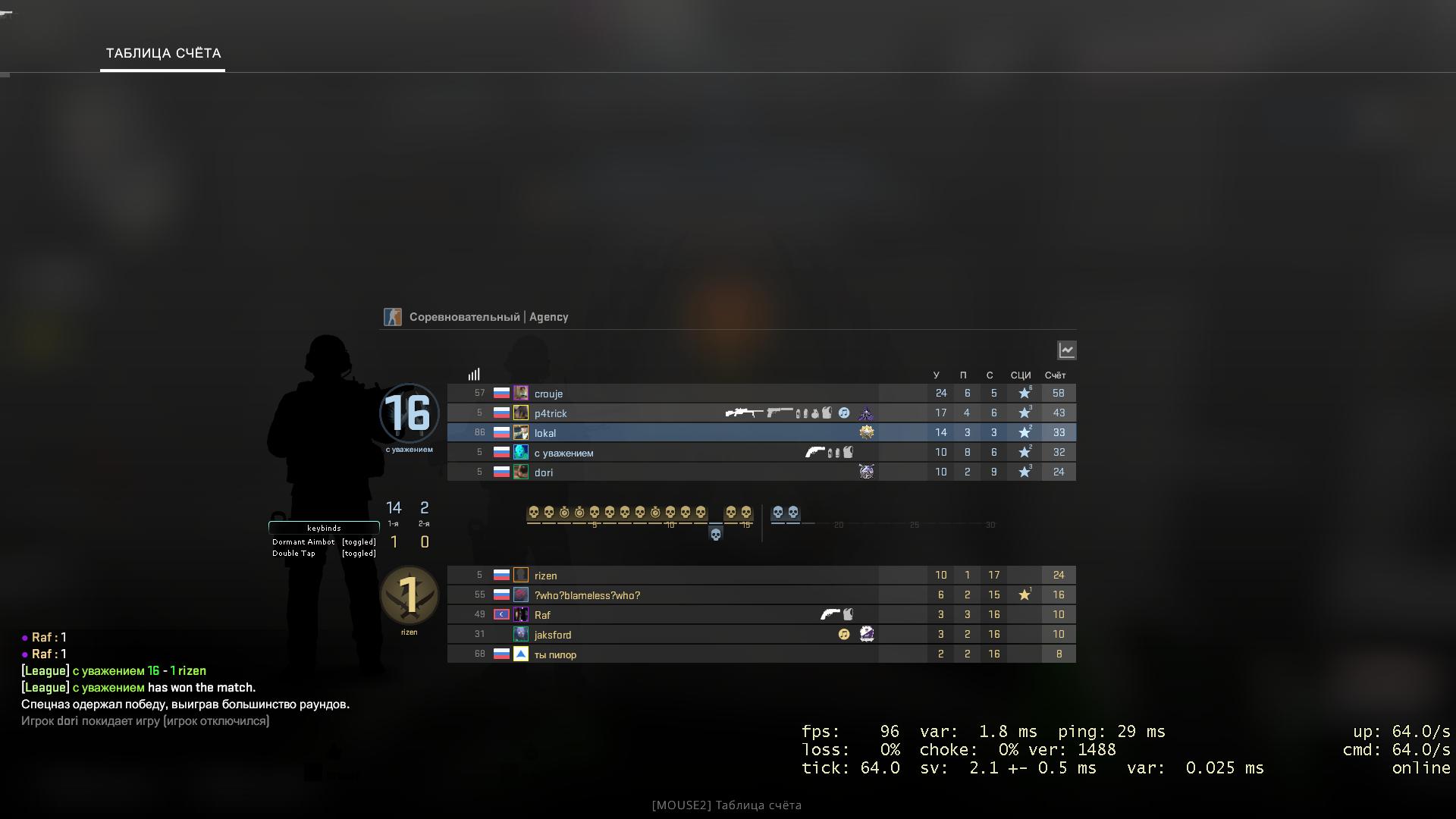Click the Russian flag next to dori
Viewport: 1456px width, 819px height.
[x=502, y=471]
